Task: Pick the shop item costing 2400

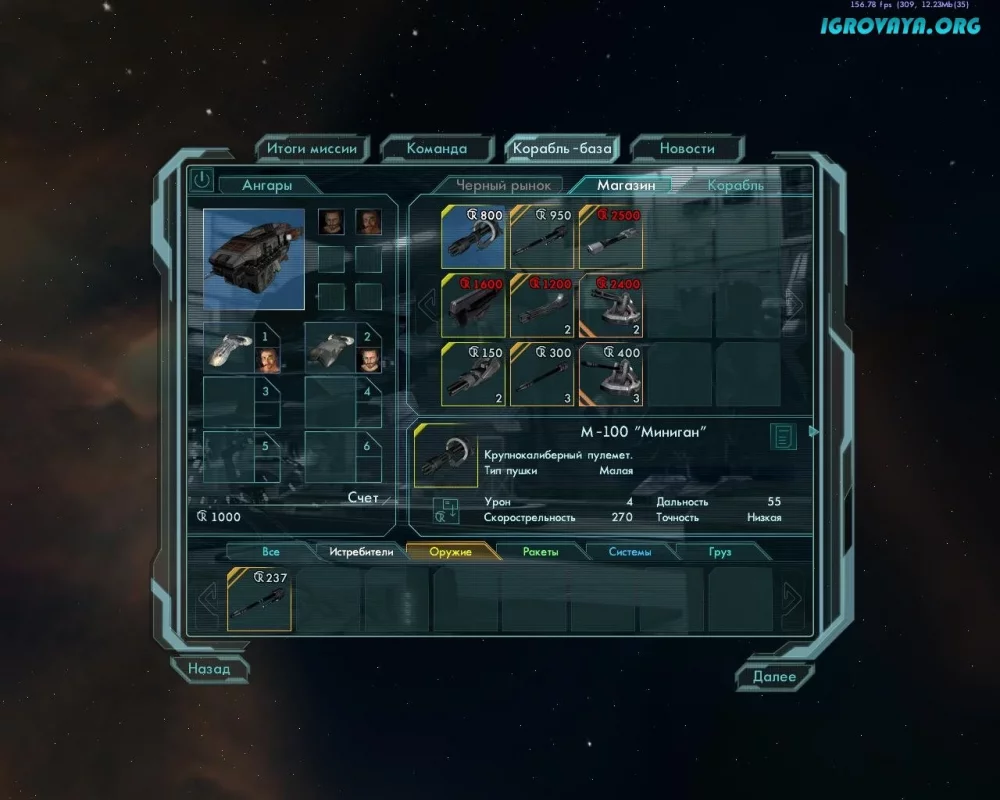Action: [x=611, y=305]
